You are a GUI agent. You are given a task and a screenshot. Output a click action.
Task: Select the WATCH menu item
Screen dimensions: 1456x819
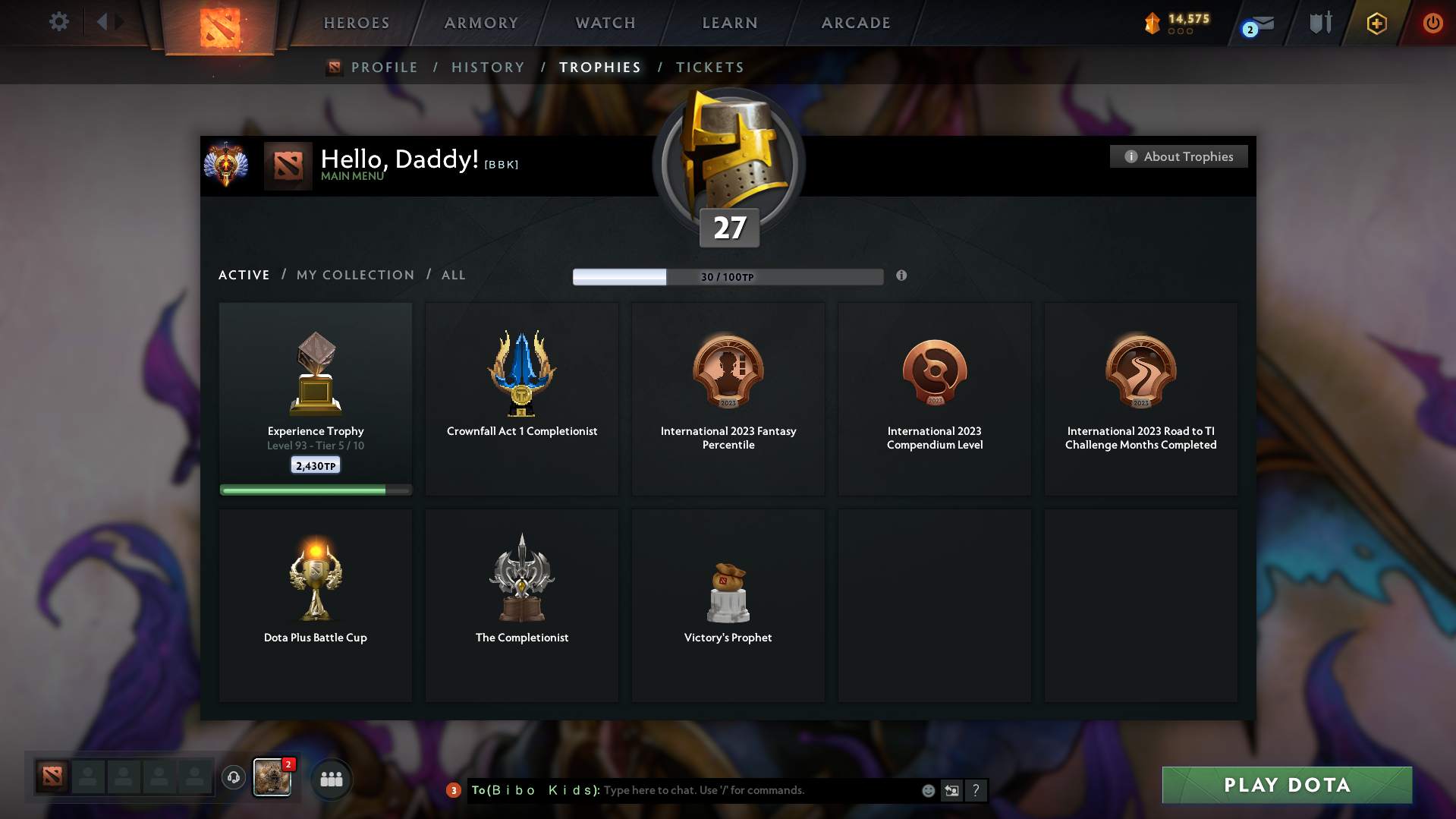point(605,23)
